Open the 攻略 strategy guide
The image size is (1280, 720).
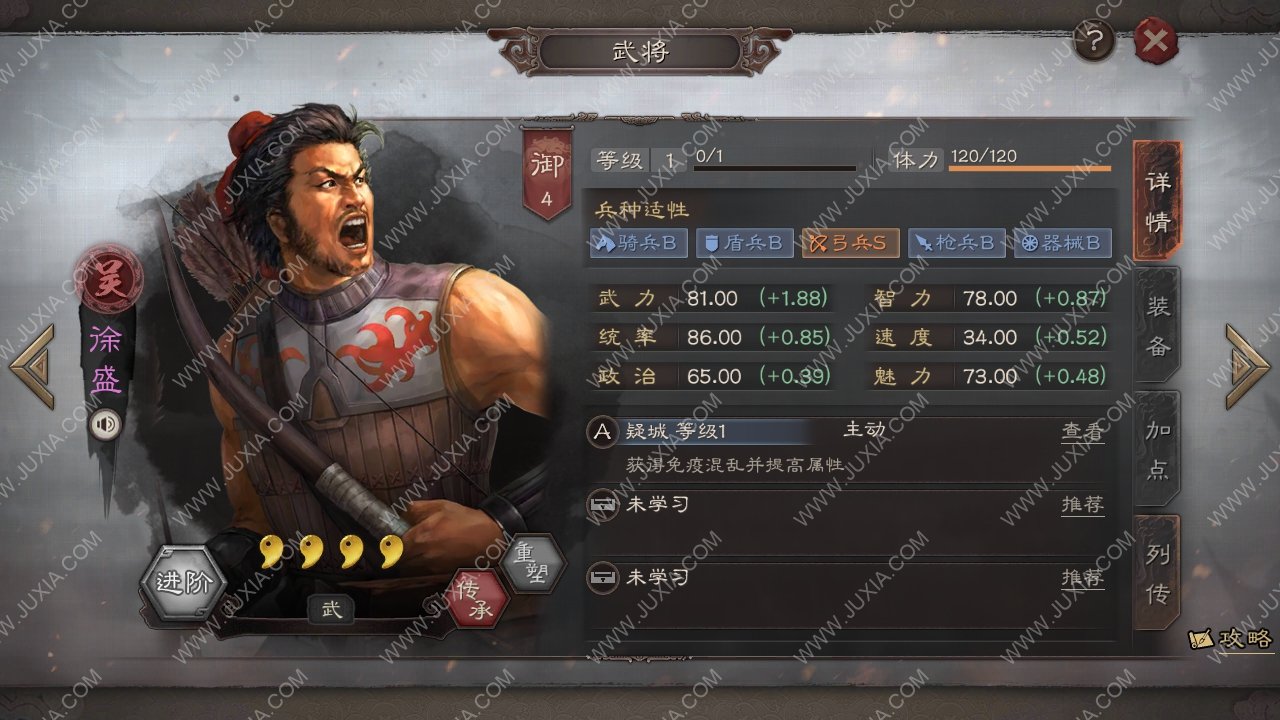tap(1232, 639)
